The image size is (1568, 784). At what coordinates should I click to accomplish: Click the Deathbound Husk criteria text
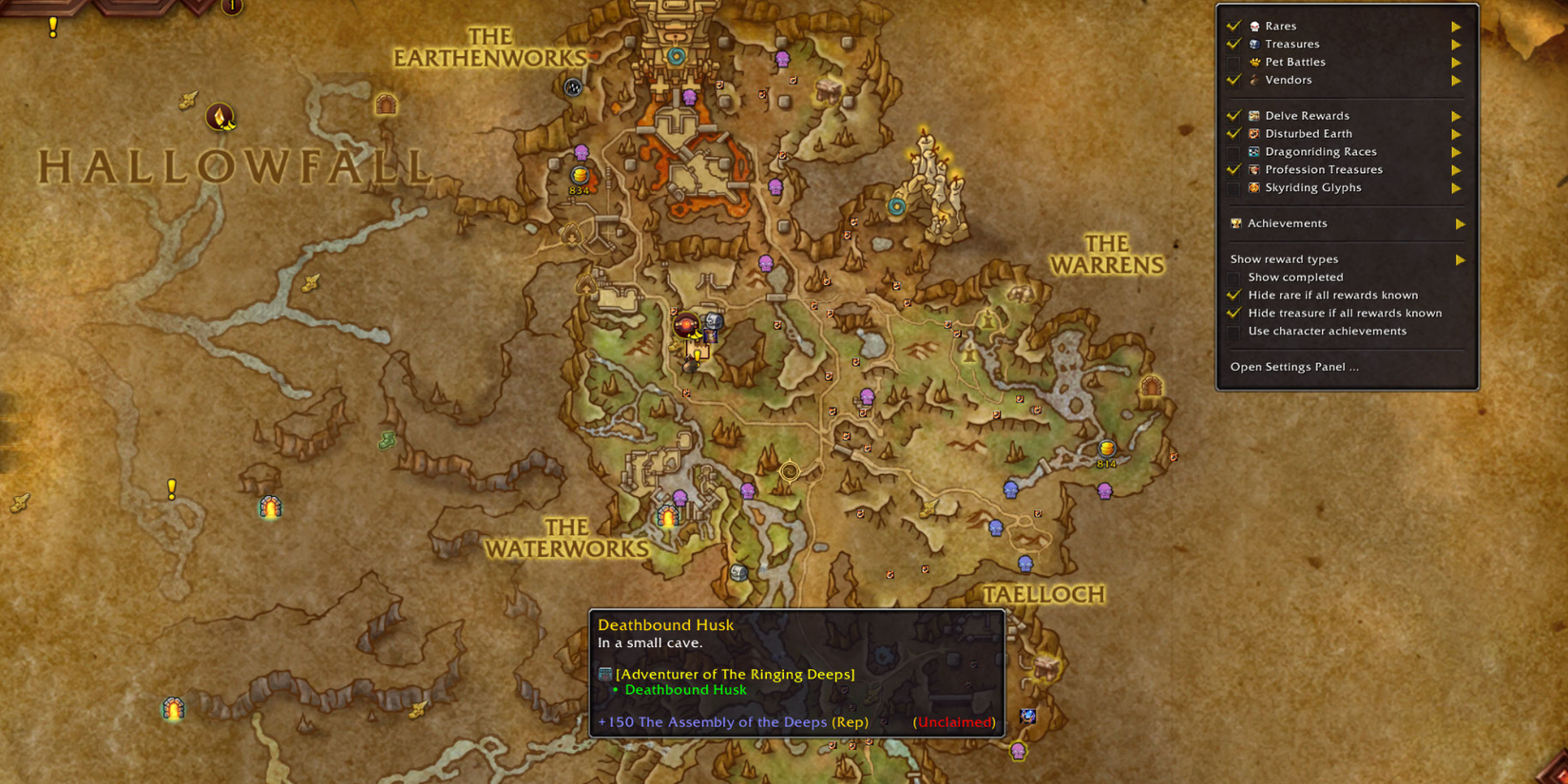point(686,689)
